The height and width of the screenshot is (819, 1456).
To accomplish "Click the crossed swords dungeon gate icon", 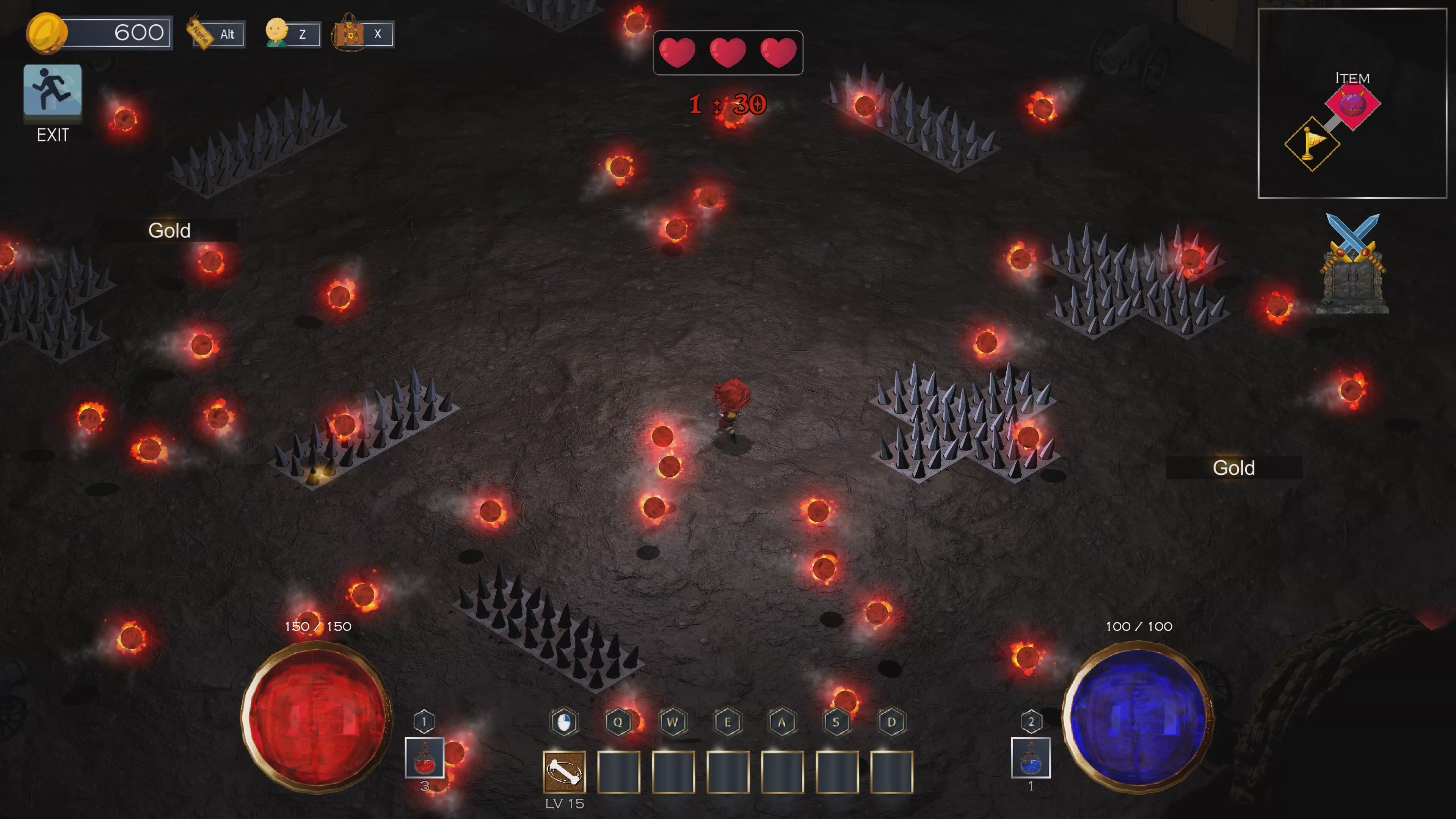I will [1352, 264].
